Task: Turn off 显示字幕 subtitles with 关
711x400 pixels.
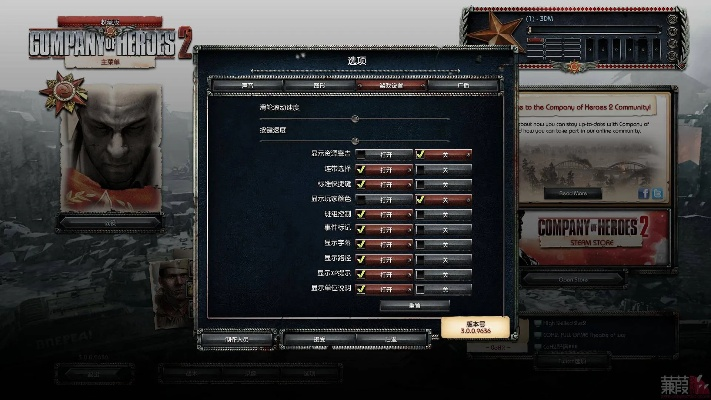Action: [x=445, y=243]
